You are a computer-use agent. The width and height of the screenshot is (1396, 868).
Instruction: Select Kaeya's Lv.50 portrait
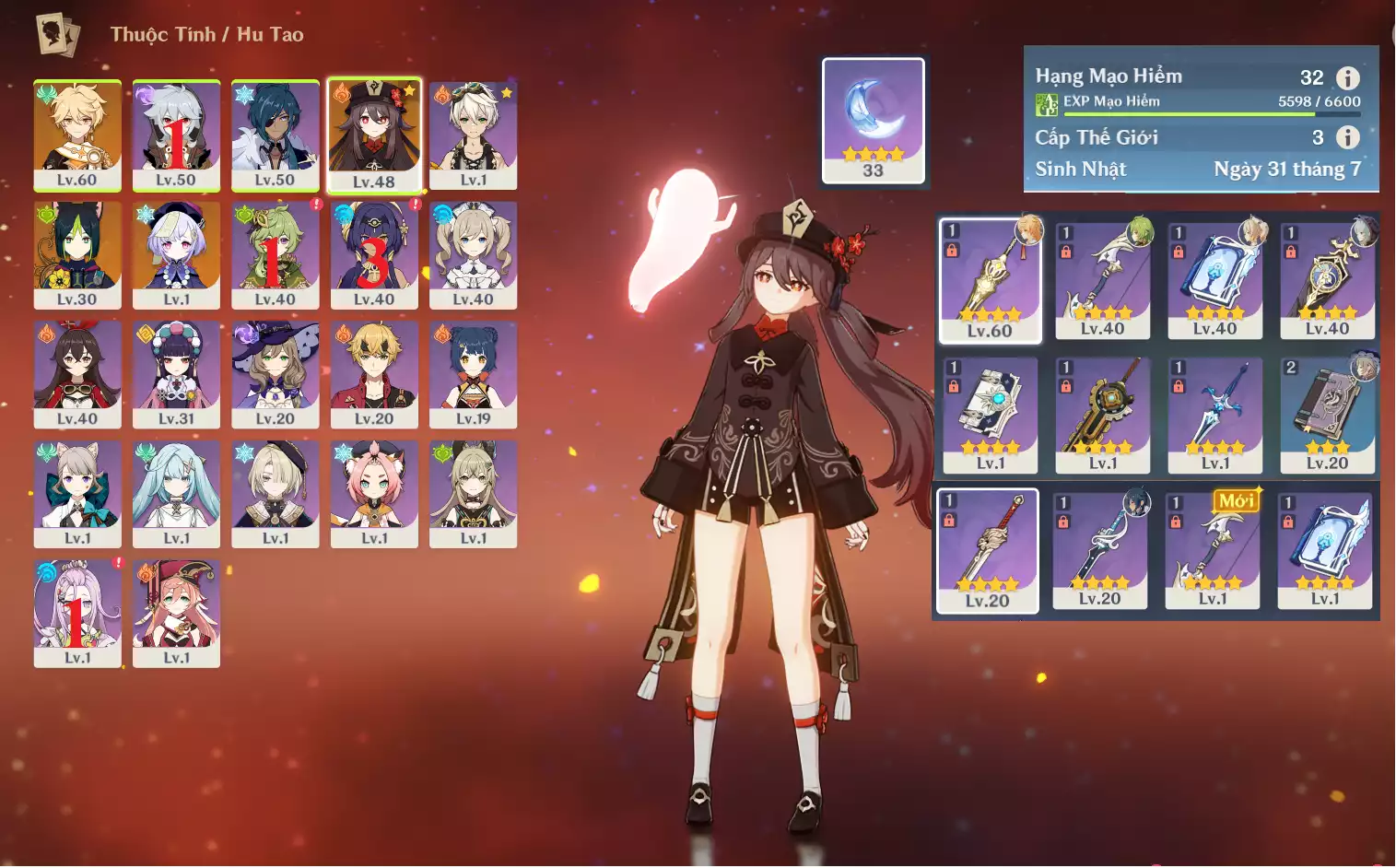[276, 135]
